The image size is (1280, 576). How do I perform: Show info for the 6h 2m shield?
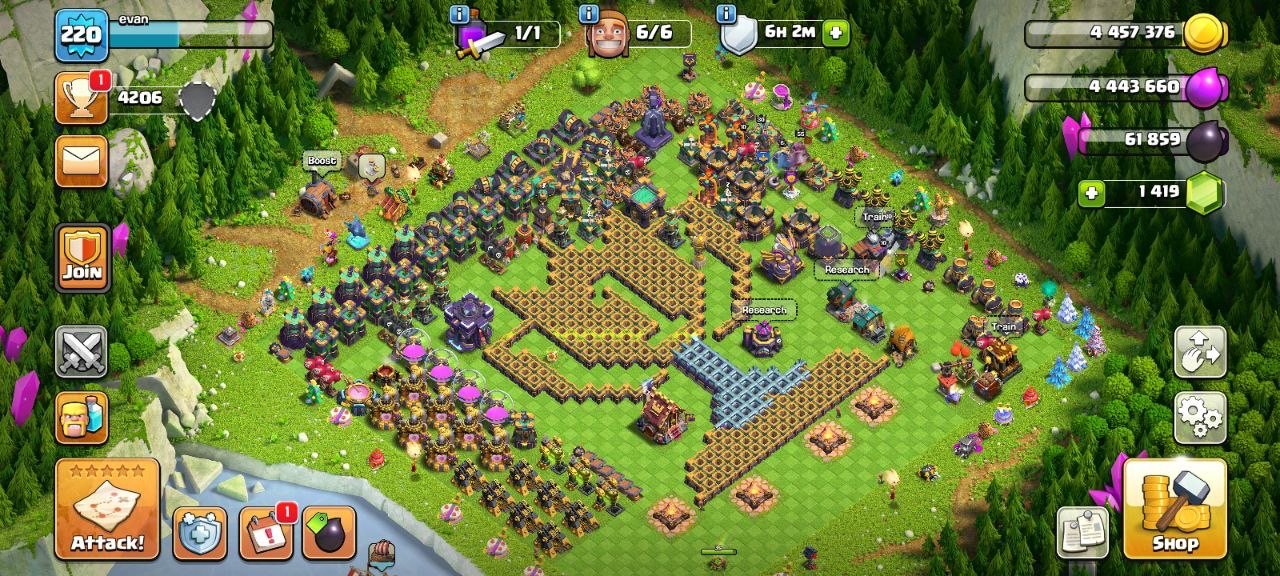click(726, 14)
